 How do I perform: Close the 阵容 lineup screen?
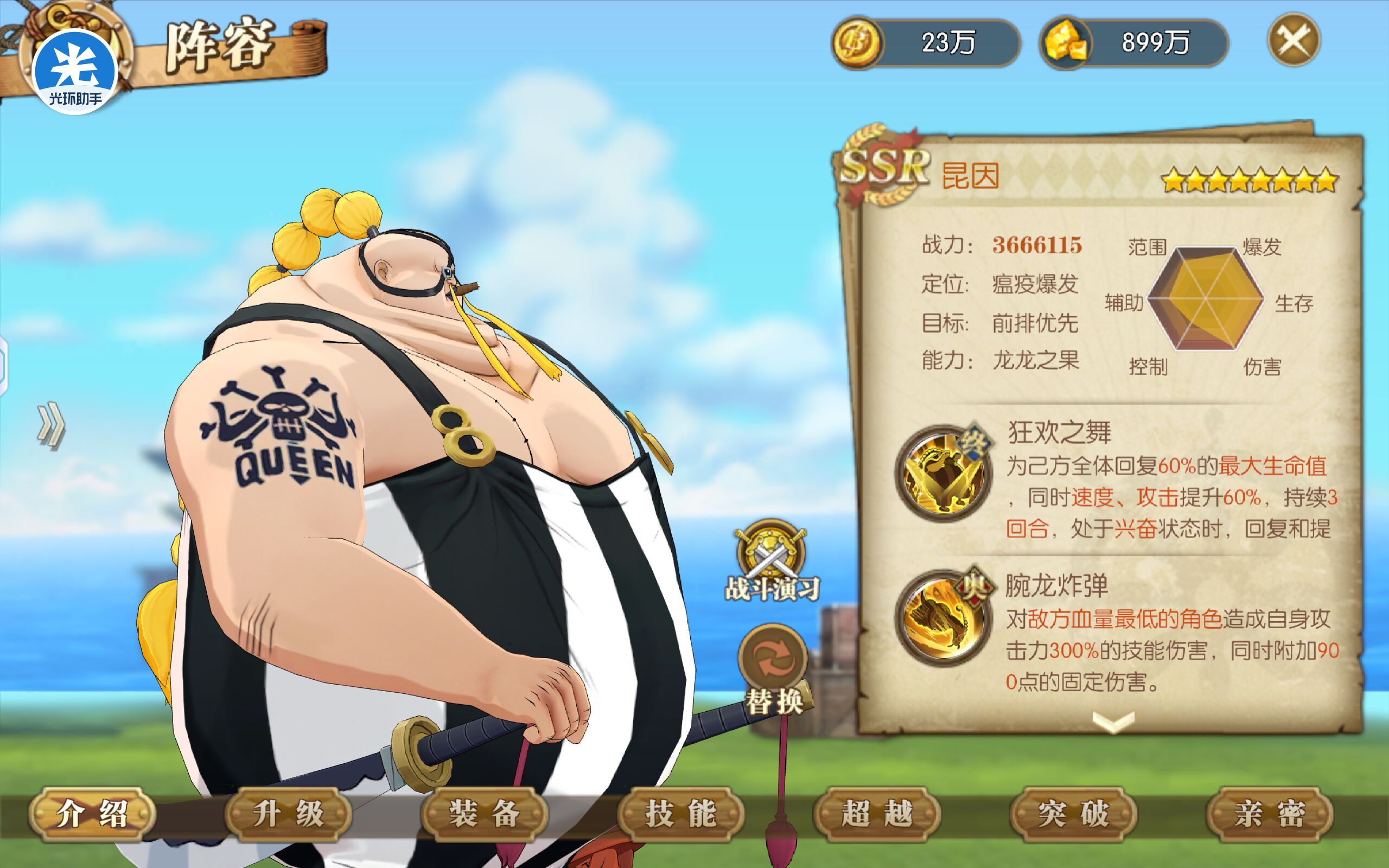pos(1293,41)
